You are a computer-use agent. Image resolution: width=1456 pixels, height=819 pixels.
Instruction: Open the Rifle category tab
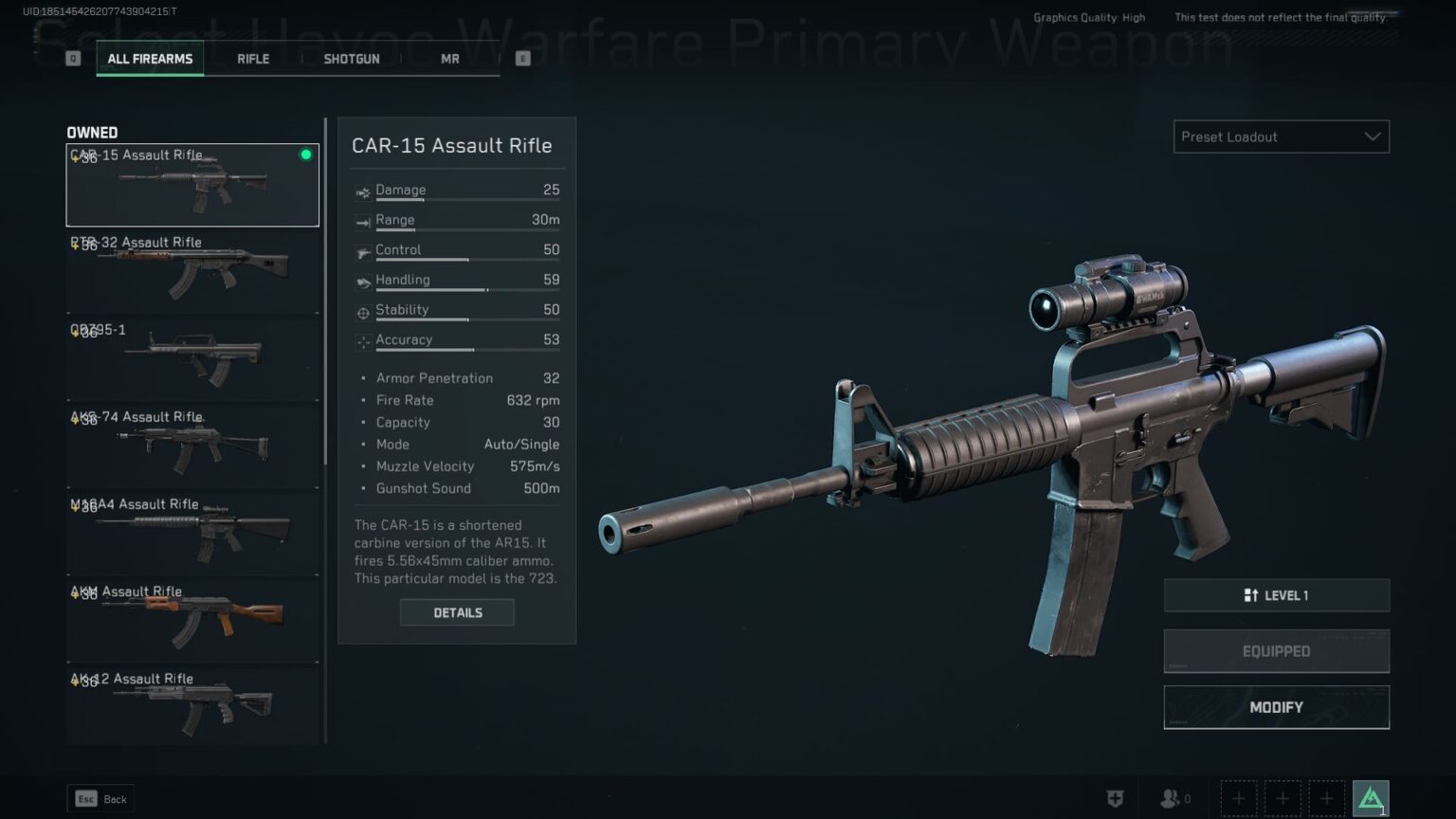[253, 59]
